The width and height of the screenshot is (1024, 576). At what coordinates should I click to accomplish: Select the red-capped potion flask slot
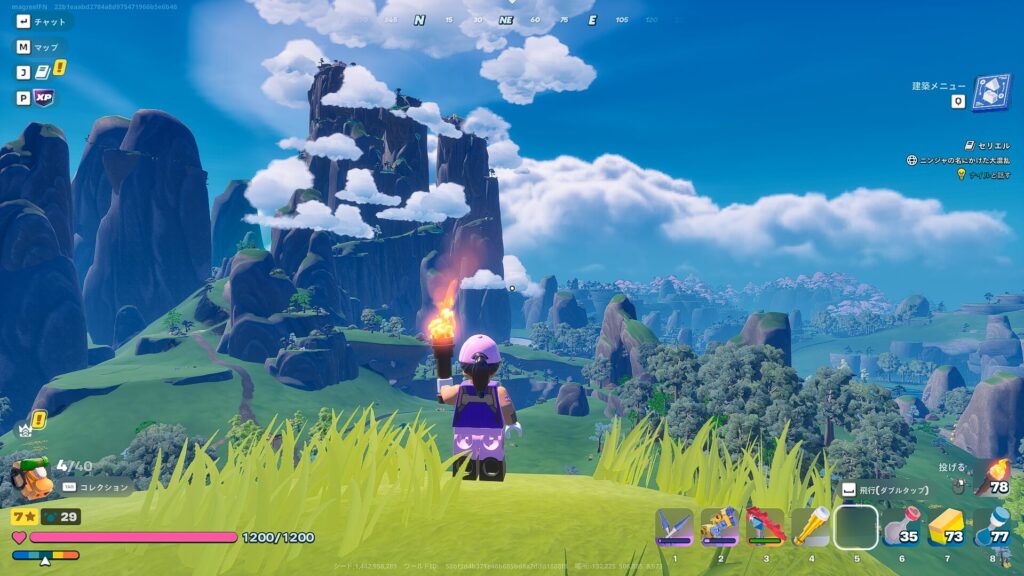[x=901, y=528]
